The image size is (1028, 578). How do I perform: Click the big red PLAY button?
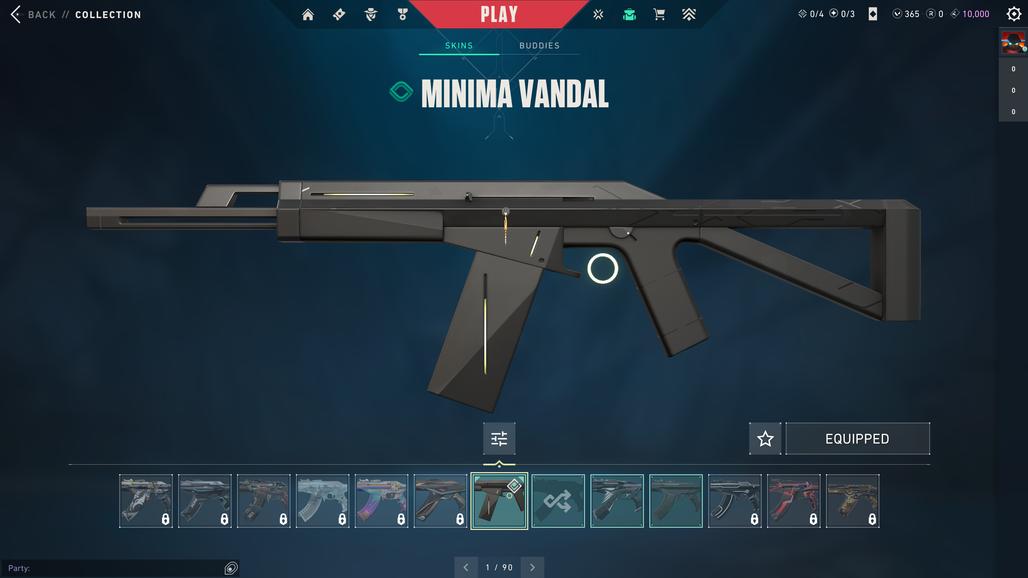(x=499, y=14)
